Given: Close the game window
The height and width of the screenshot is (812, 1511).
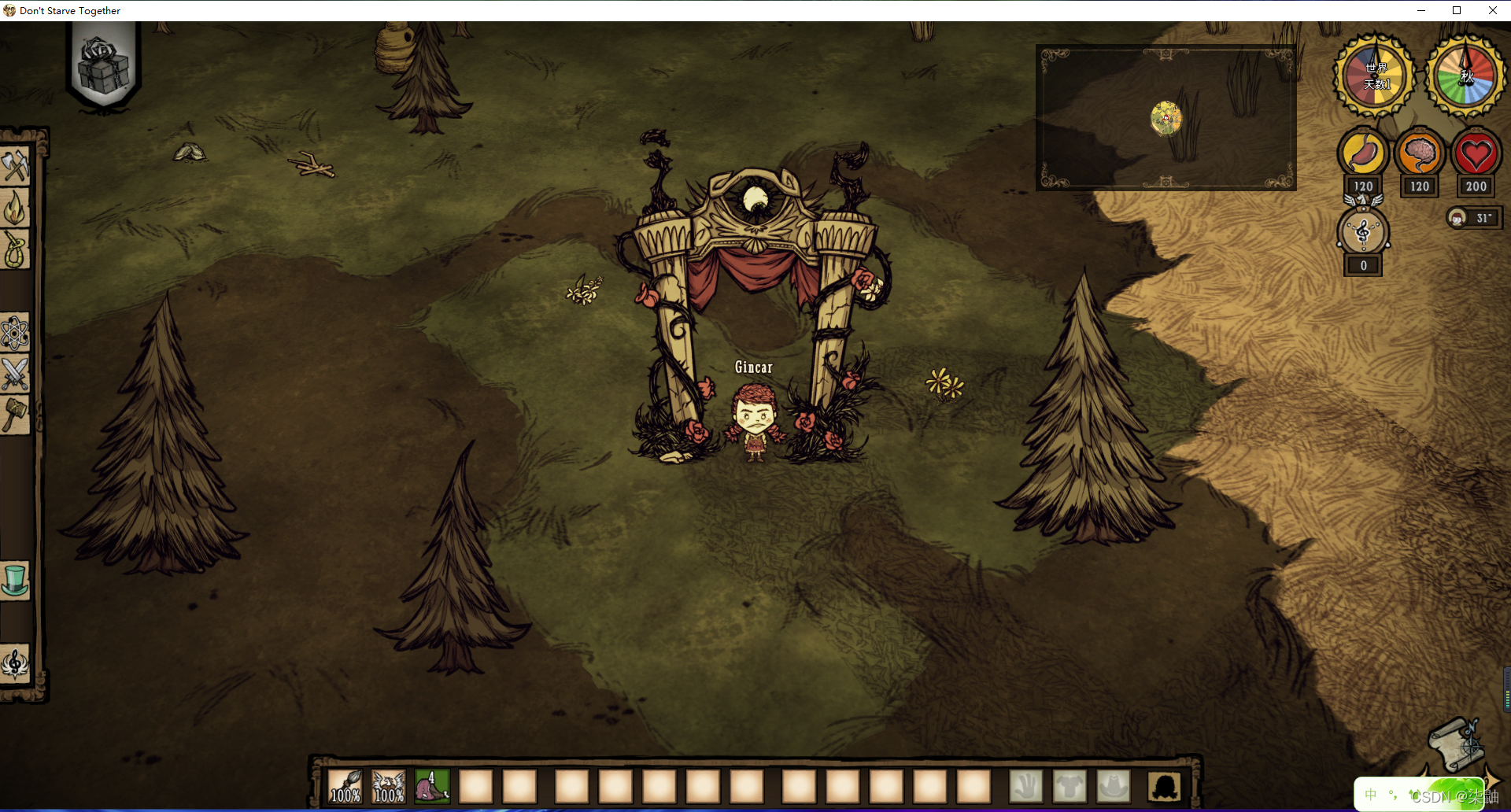Looking at the screenshot, I should click(1493, 10).
